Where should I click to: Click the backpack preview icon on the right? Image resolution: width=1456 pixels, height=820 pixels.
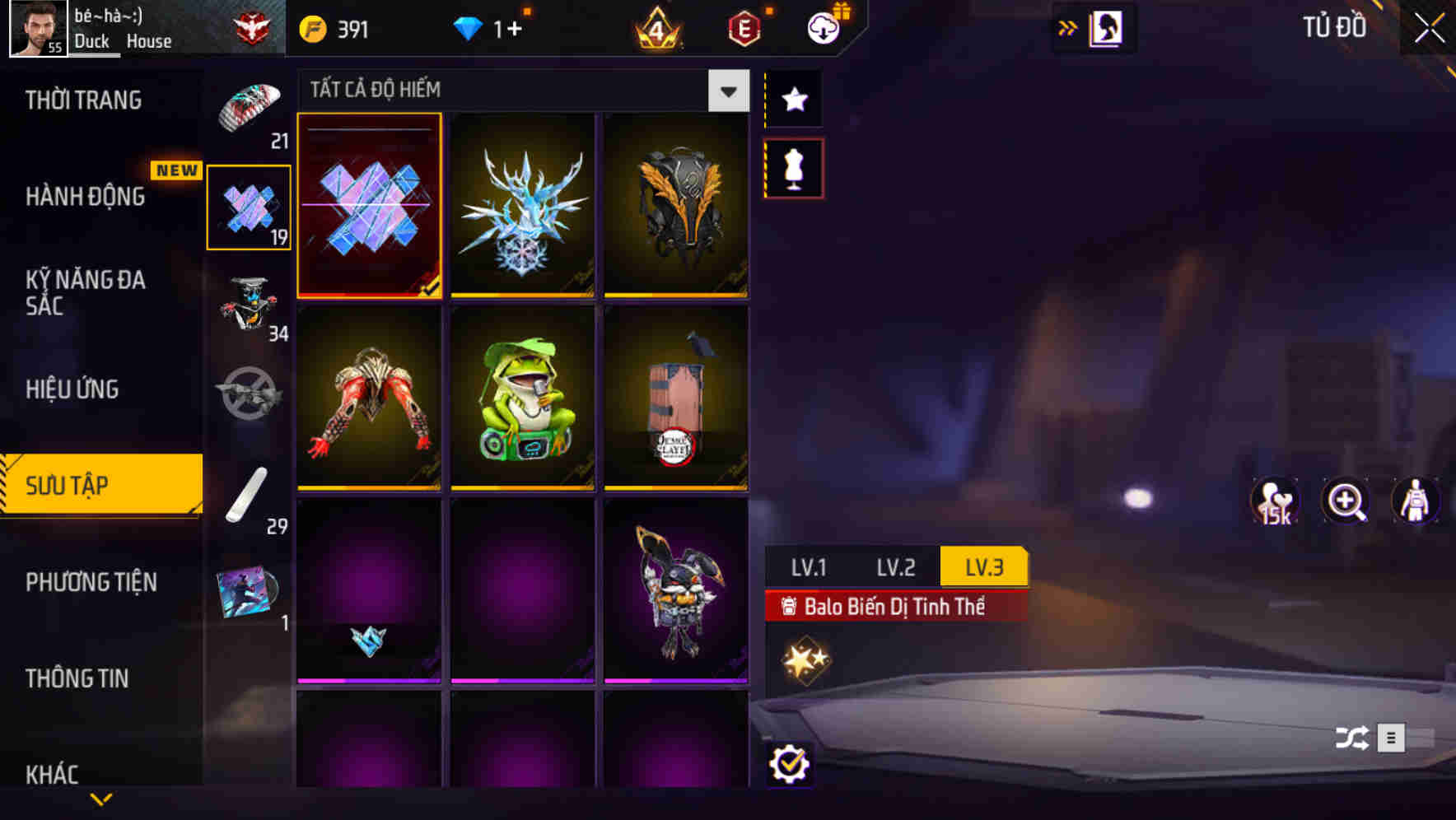[1416, 501]
